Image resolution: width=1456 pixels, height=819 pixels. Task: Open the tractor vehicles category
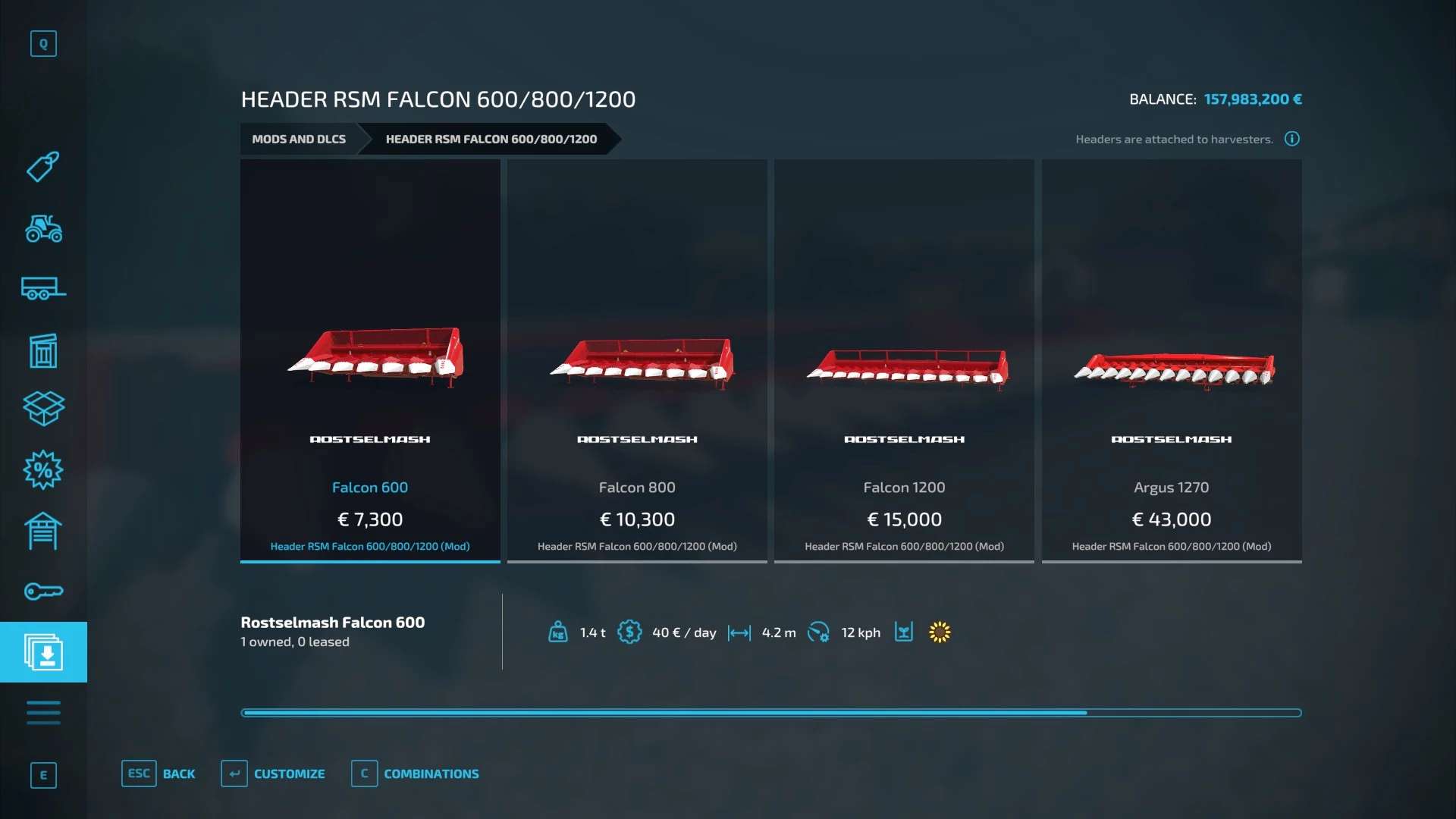tap(43, 228)
